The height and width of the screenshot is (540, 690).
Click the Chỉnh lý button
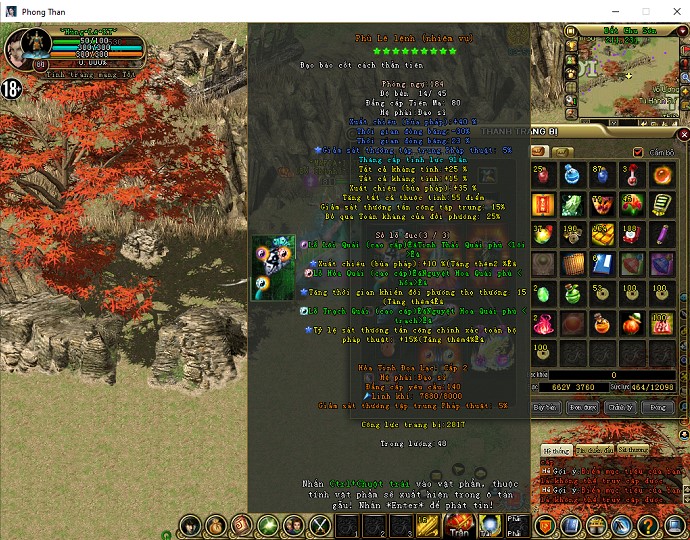coord(619,408)
